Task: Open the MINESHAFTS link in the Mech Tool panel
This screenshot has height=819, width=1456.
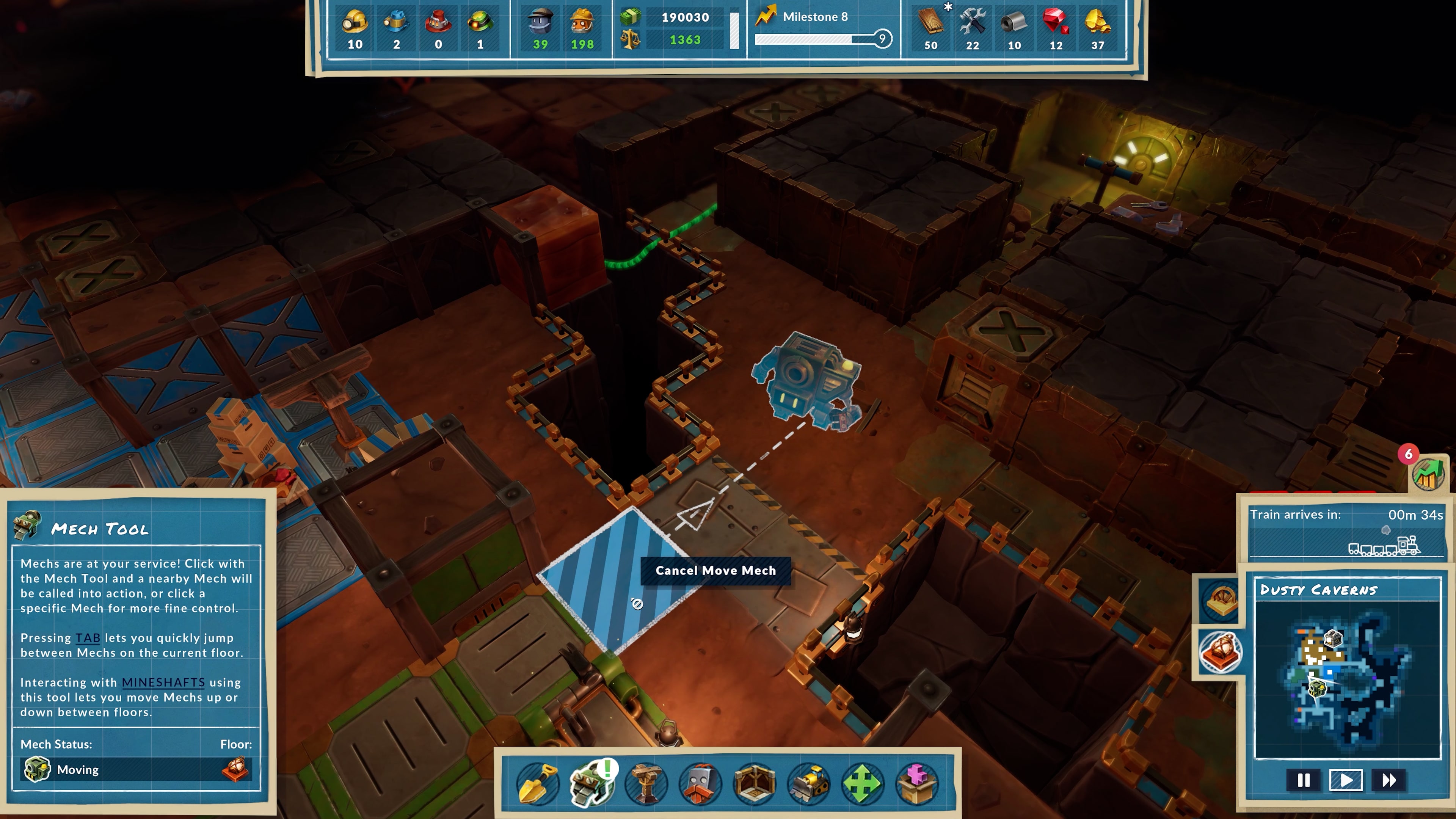Action: point(163,682)
